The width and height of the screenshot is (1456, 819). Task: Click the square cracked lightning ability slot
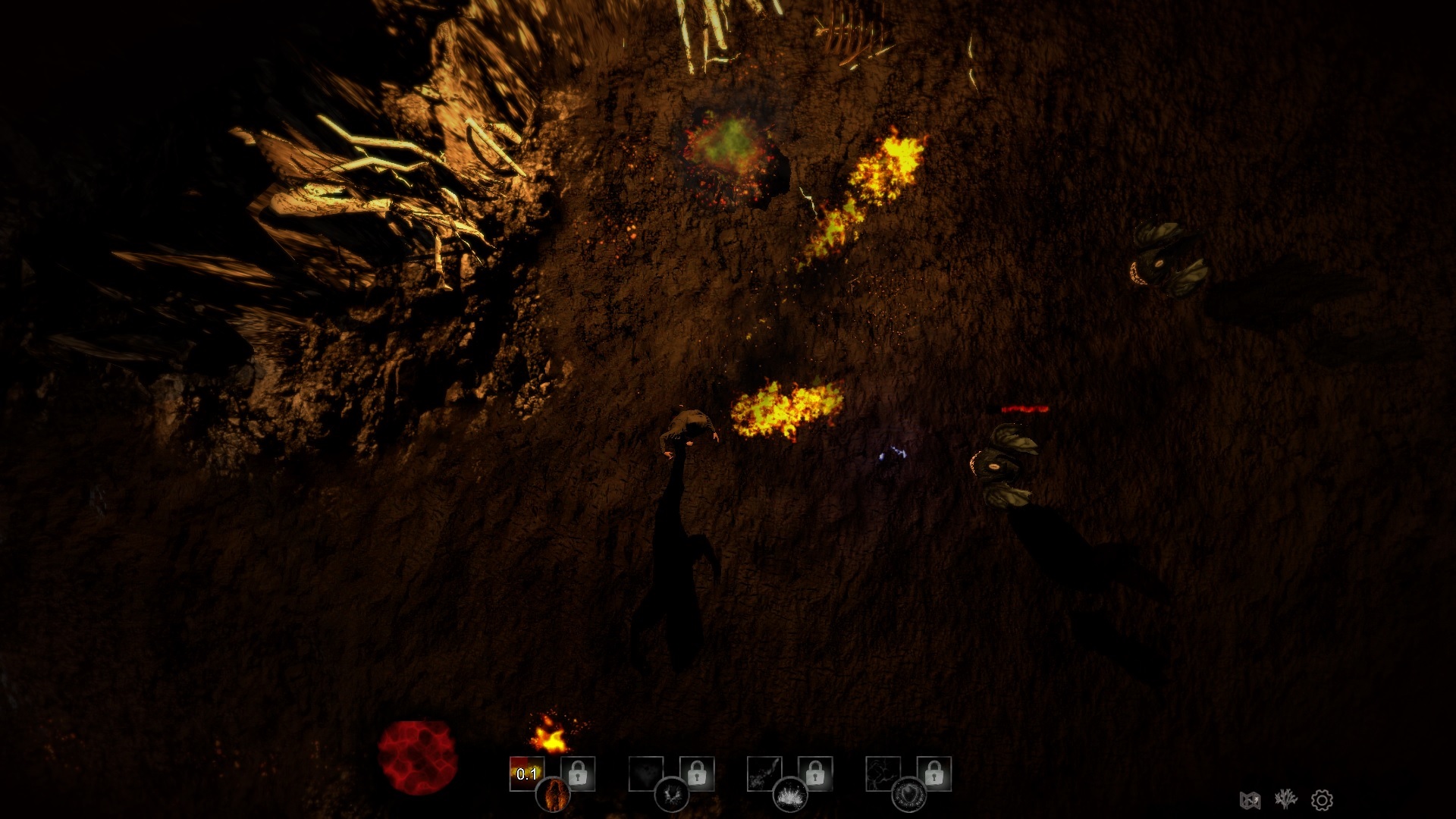[883, 773]
